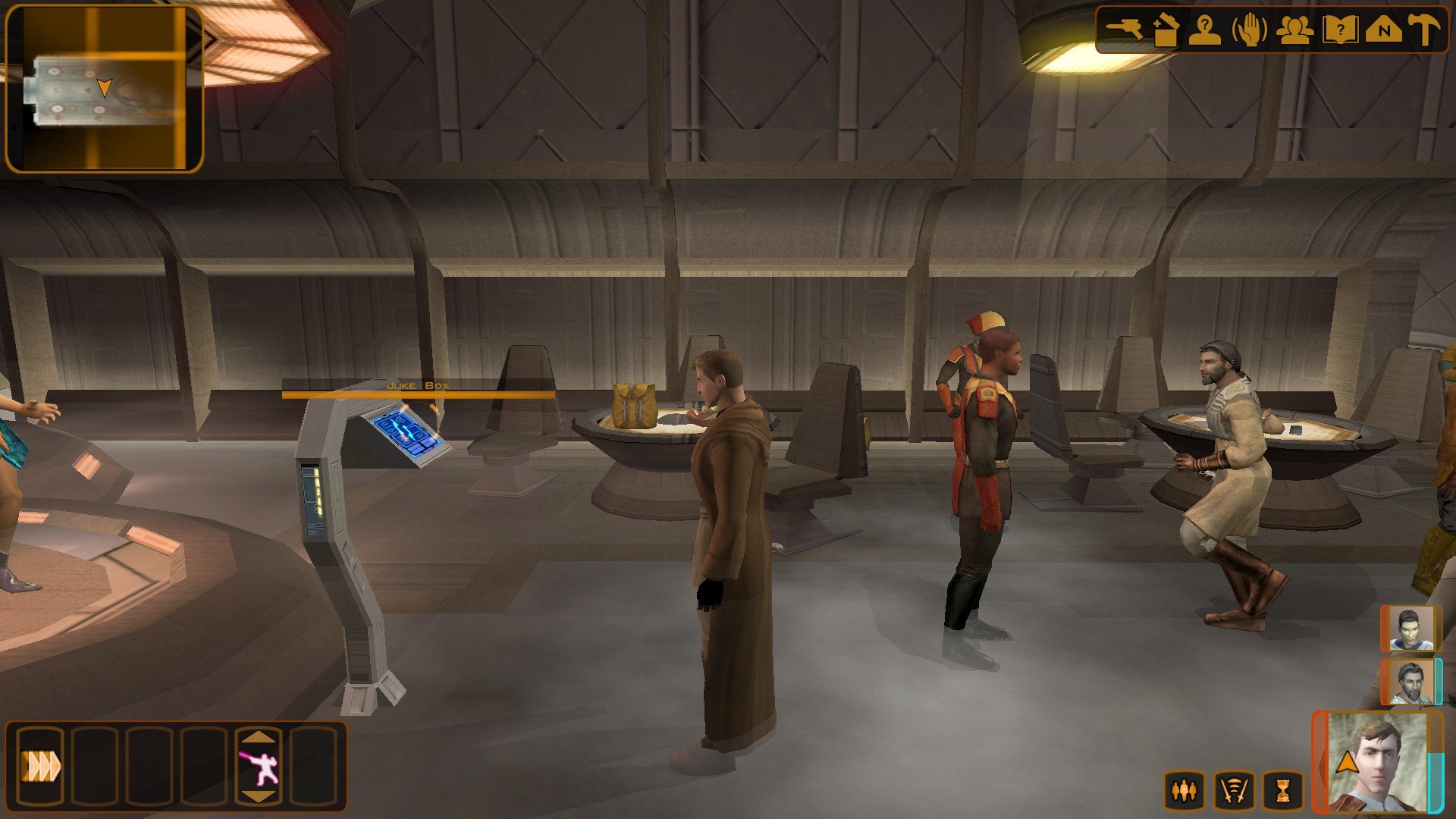Open options with the hammer icon
Image resolution: width=1456 pixels, height=819 pixels.
pos(1424,30)
